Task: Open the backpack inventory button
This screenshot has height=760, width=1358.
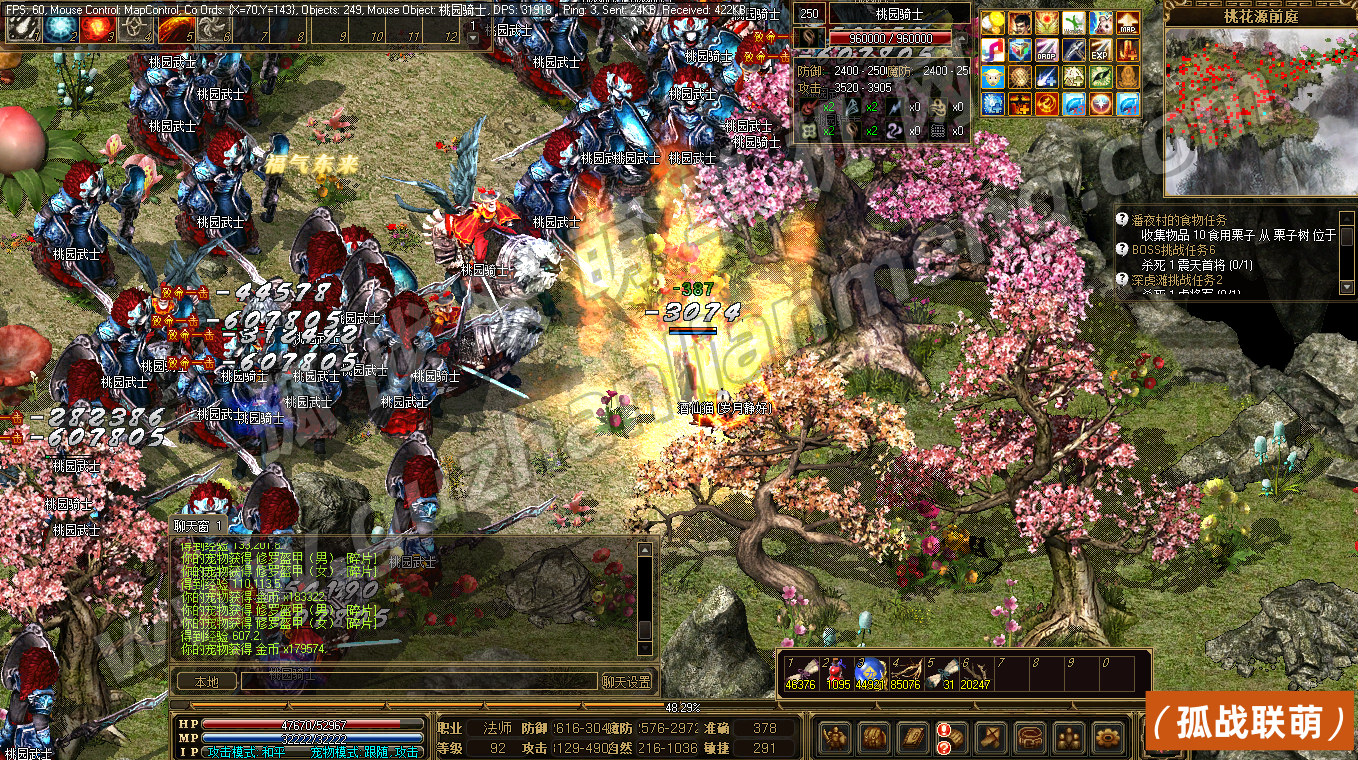Action: pyautogui.click(x=873, y=739)
